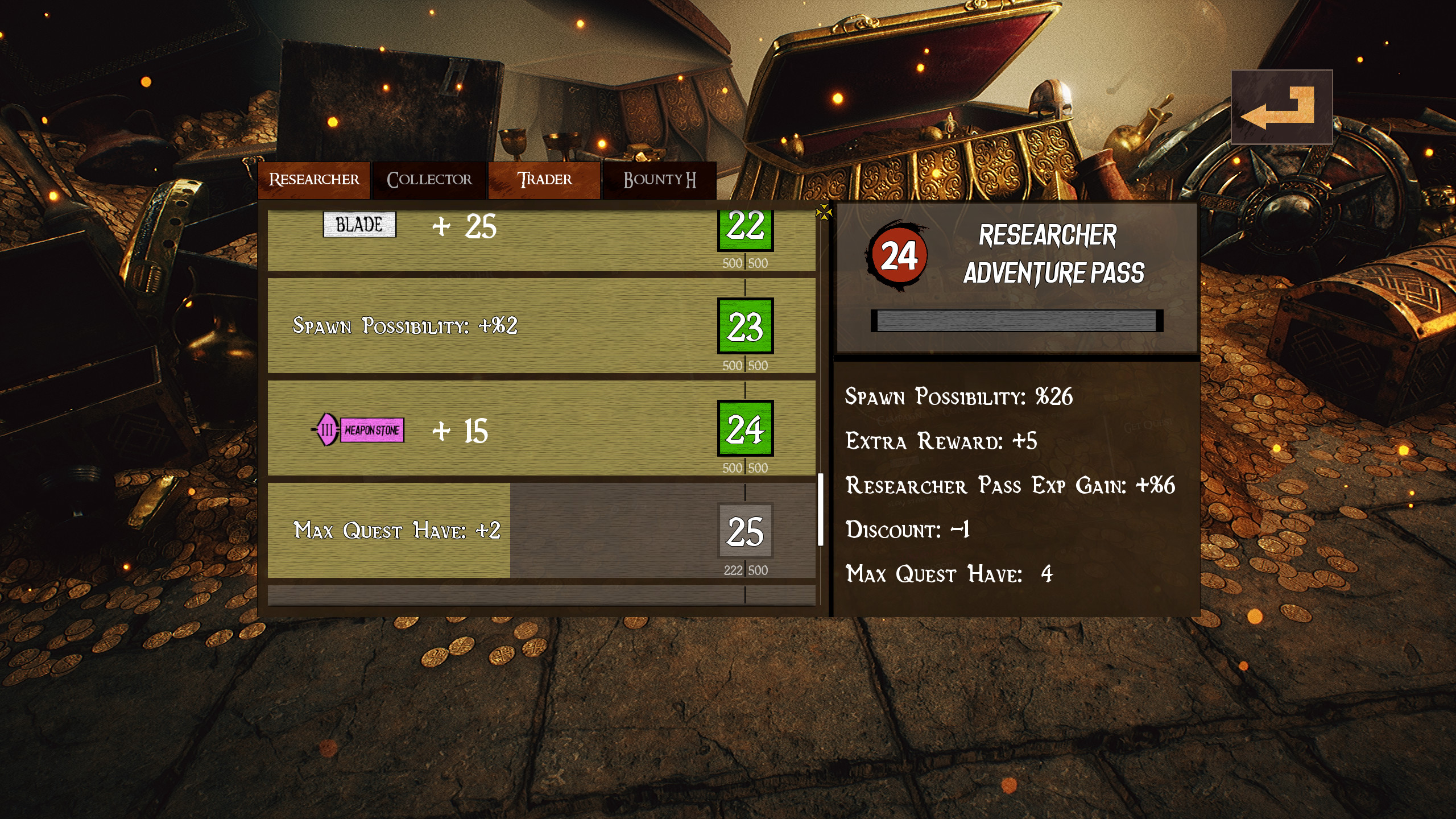This screenshot has width=1456, height=819.
Task: Switch to the Collector tab
Action: (x=429, y=180)
